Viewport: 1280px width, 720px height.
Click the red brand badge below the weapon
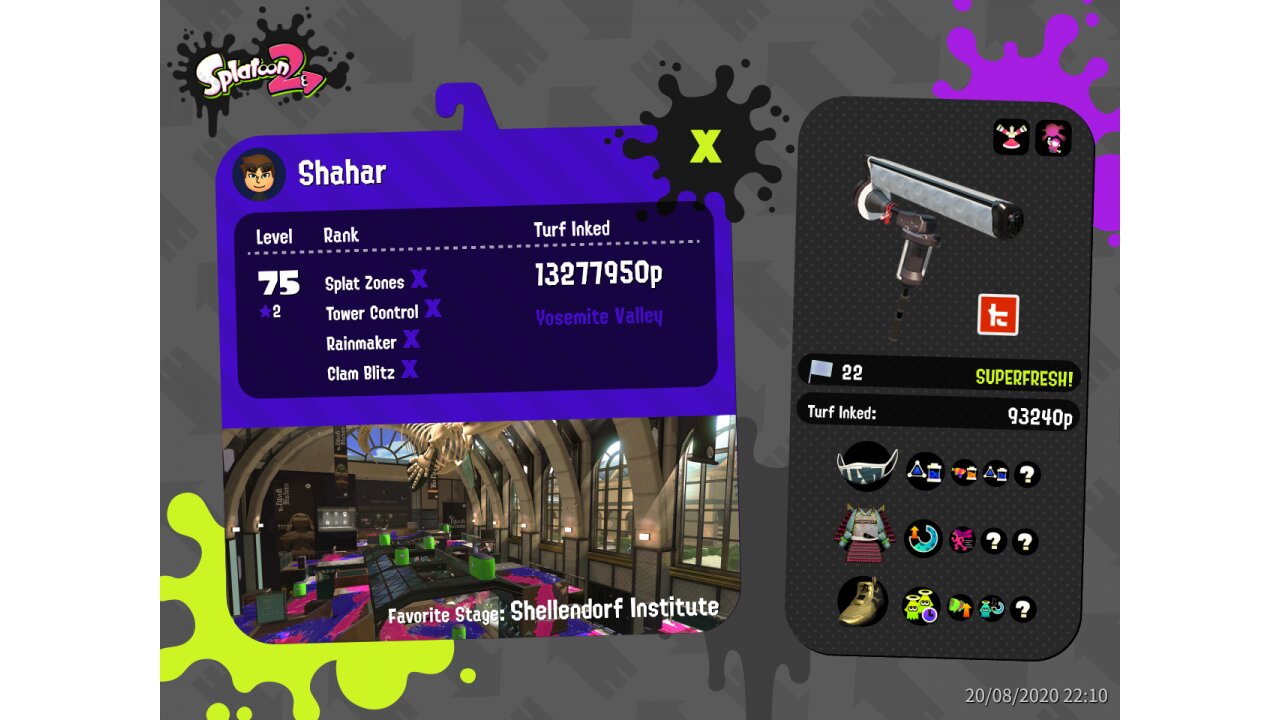pyautogui.click(x=997, y=315)
